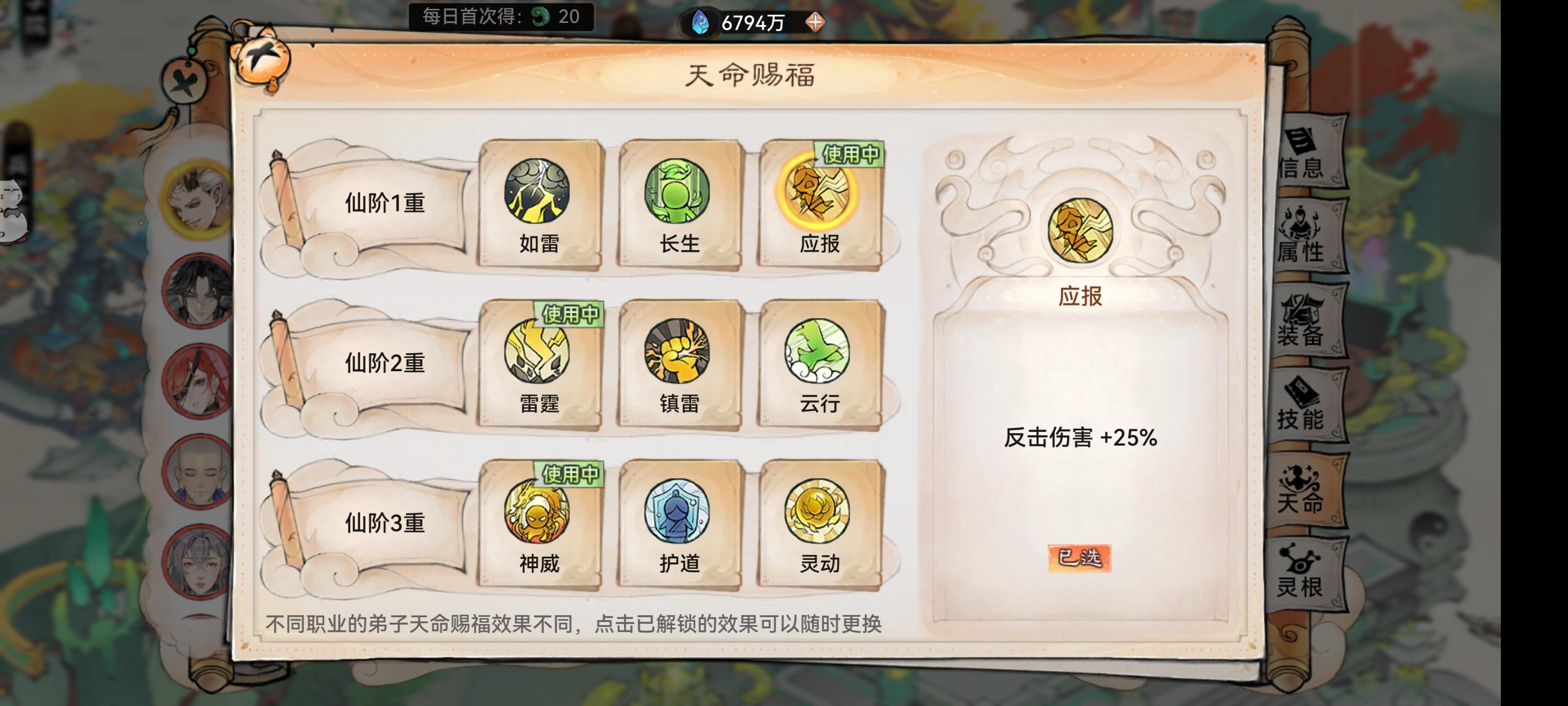The width and height of the screenshot is (1568, 706).
Task: Open the 信息 panel
Action: pos(1302,152)
